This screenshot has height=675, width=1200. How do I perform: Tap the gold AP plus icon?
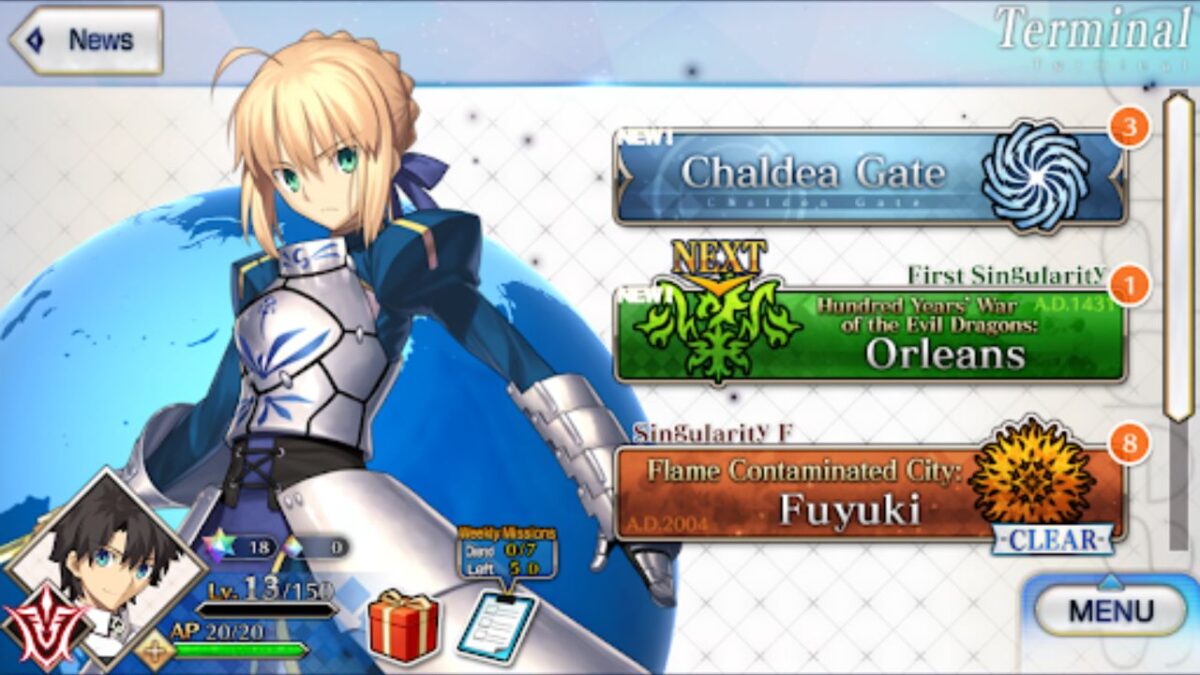155,650
